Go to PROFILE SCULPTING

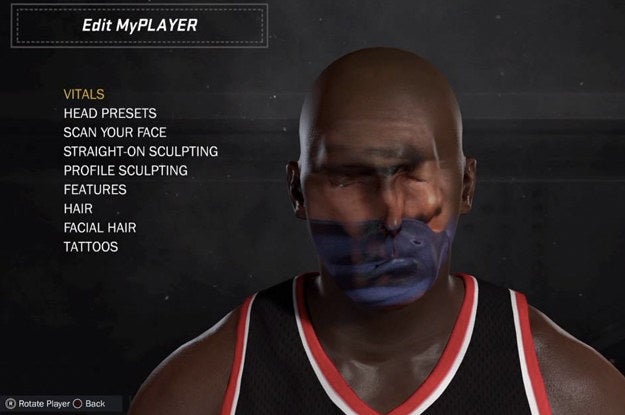[125, 170]
